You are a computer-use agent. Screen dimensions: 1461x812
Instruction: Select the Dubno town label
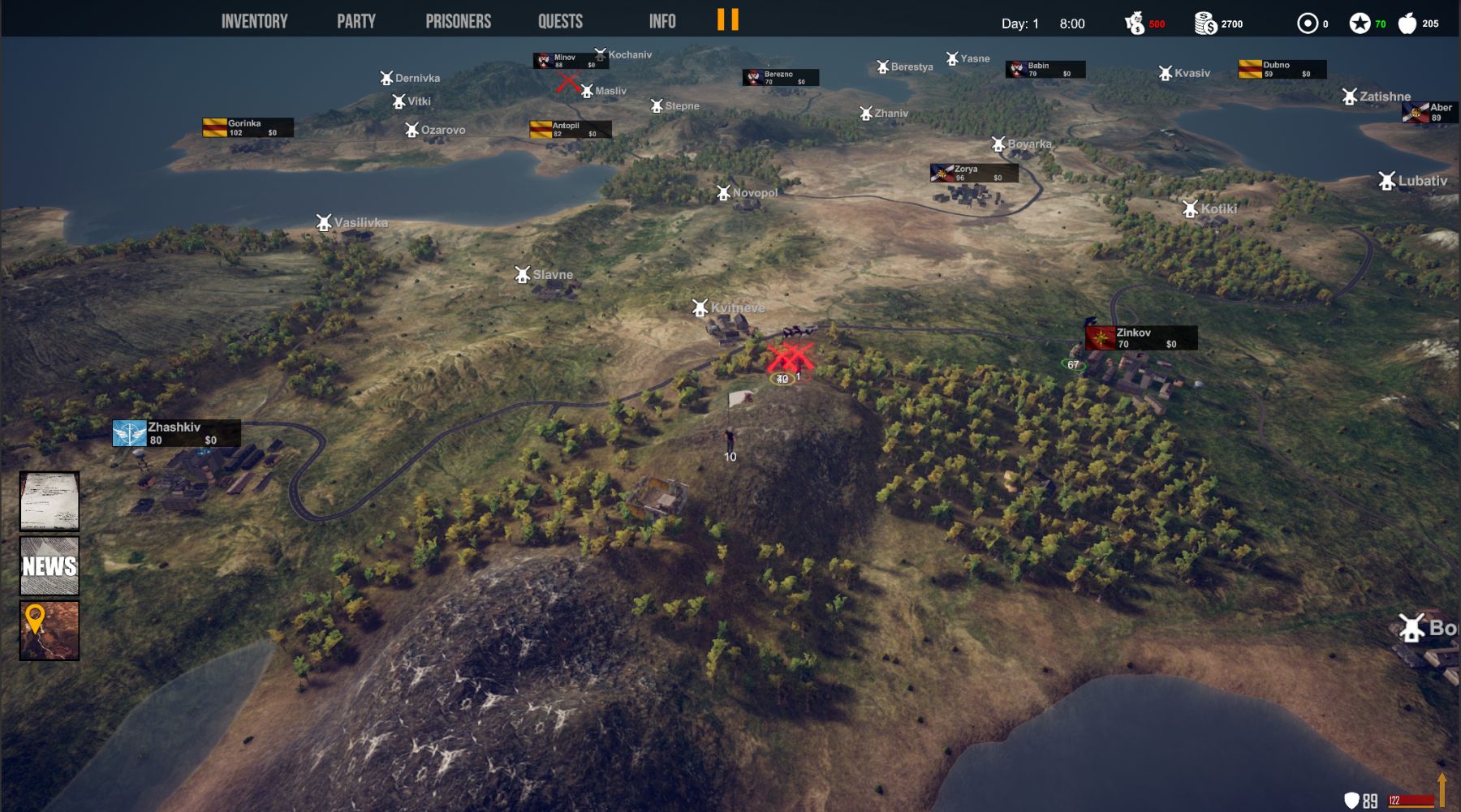1282,69
